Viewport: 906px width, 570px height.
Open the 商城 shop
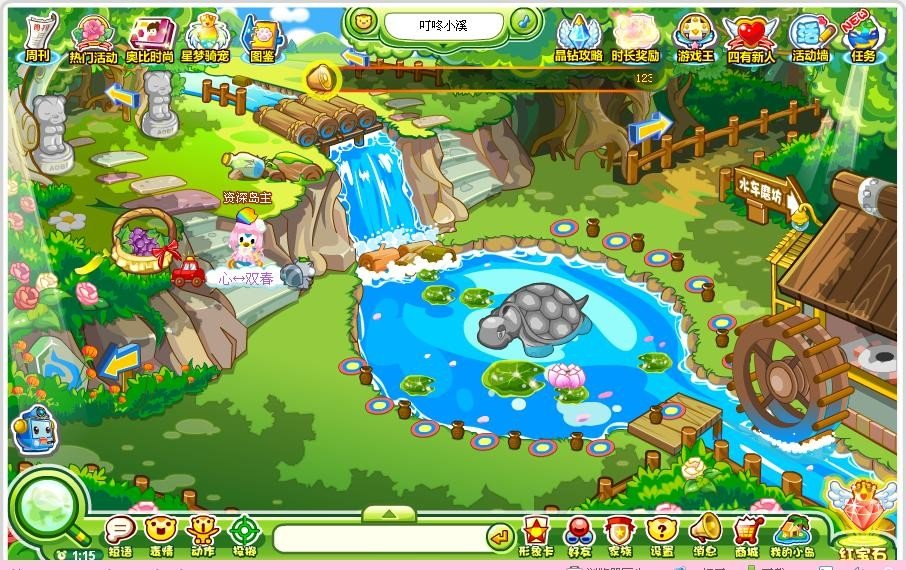[x=746, y=533]
